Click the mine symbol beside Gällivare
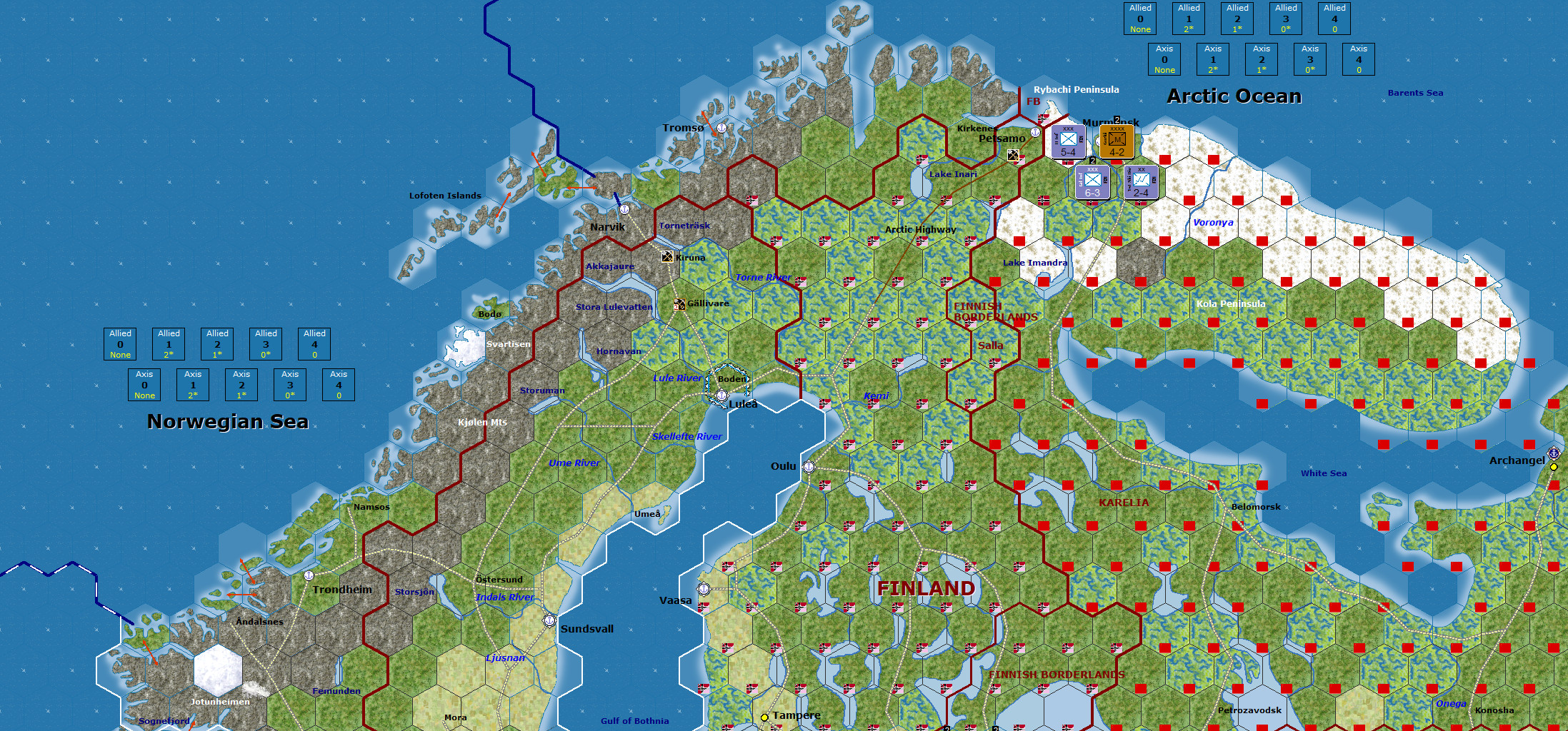 point(681,303)
